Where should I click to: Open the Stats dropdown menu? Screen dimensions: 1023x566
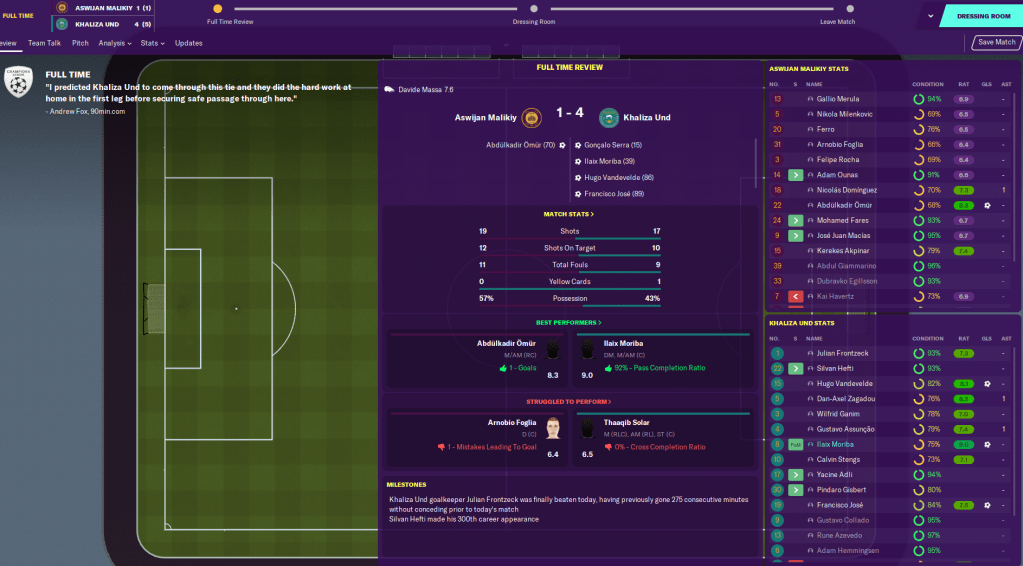point(152,43)
